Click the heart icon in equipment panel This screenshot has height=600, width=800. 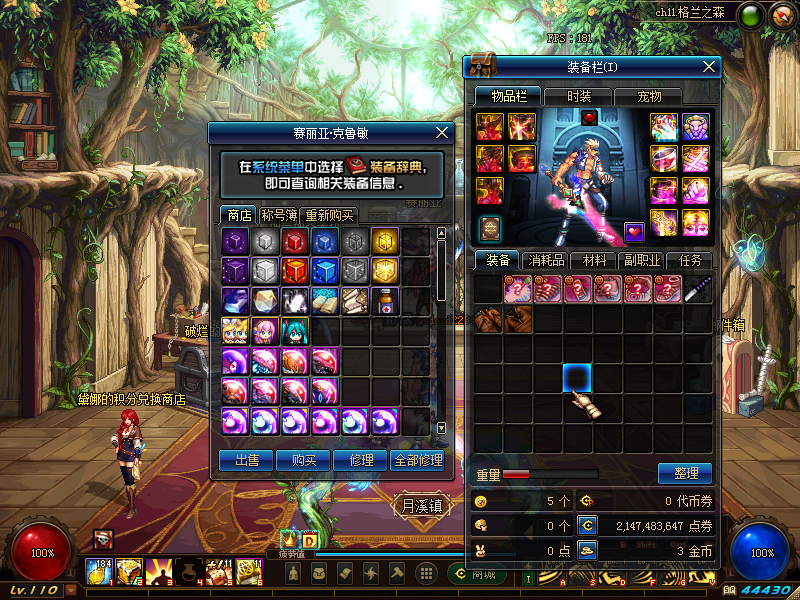point(635,231)
